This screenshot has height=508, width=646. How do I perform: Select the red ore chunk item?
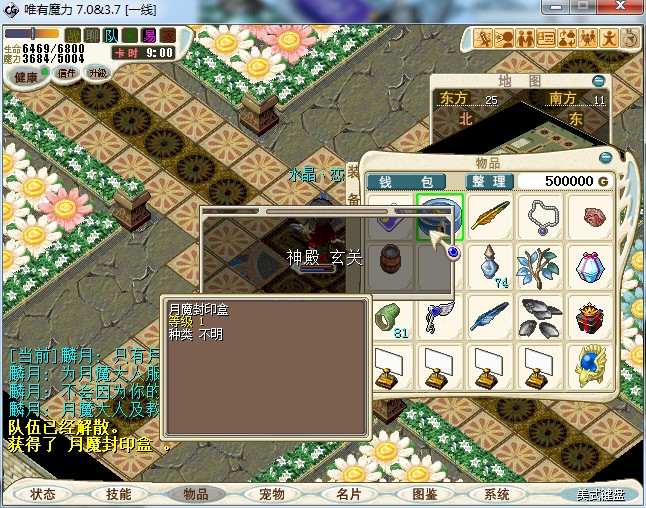tap(591, 216)
